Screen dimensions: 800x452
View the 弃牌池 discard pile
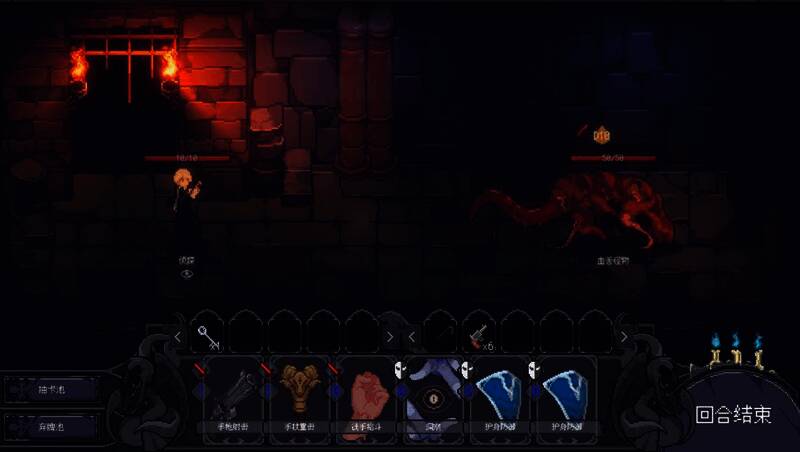51,427
